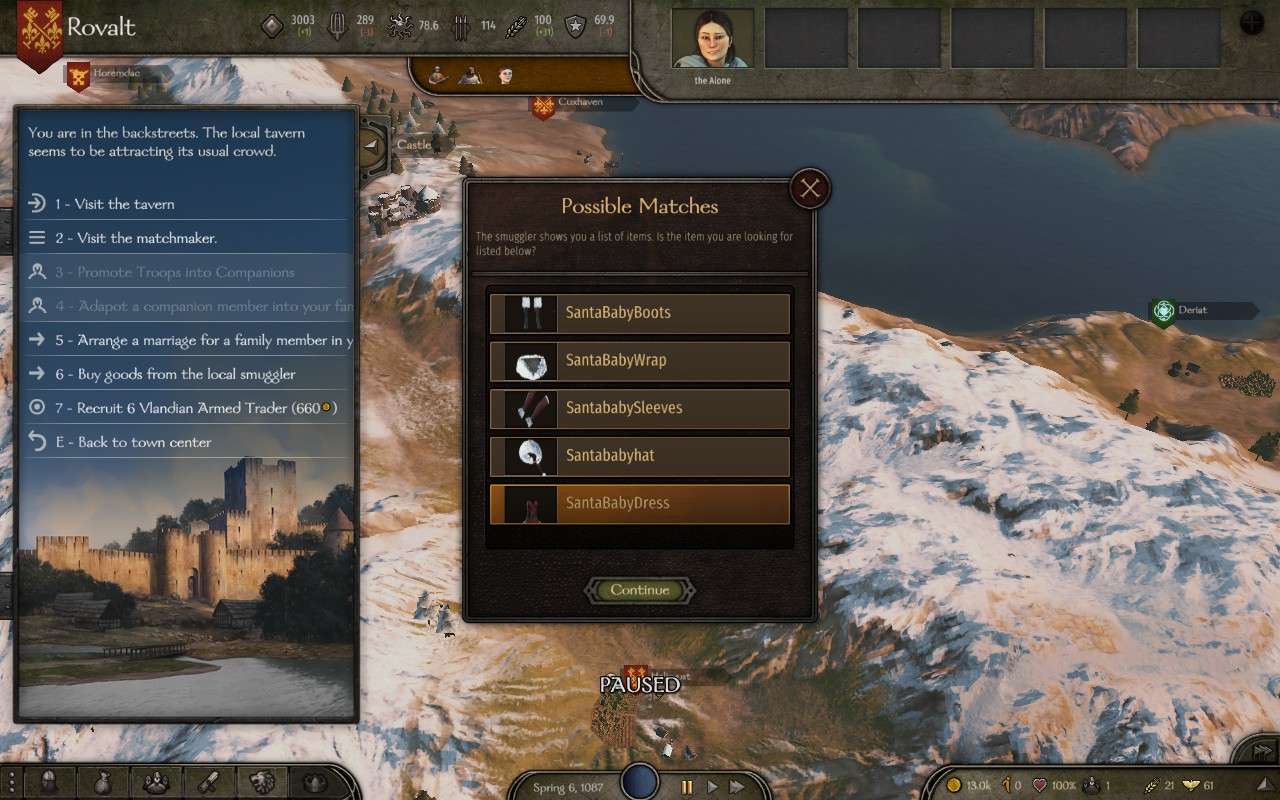Click the pause time button

pyautogui.click(x=687, y=787)
